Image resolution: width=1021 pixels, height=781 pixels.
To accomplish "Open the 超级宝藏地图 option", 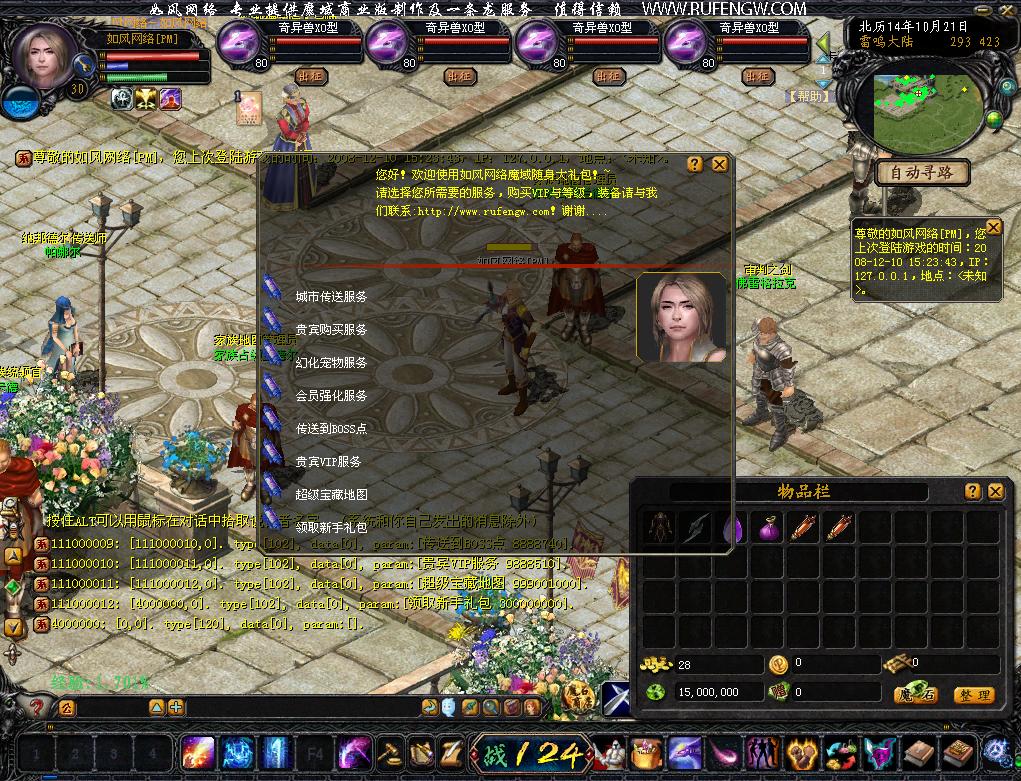I will click(x=330, y=495).
